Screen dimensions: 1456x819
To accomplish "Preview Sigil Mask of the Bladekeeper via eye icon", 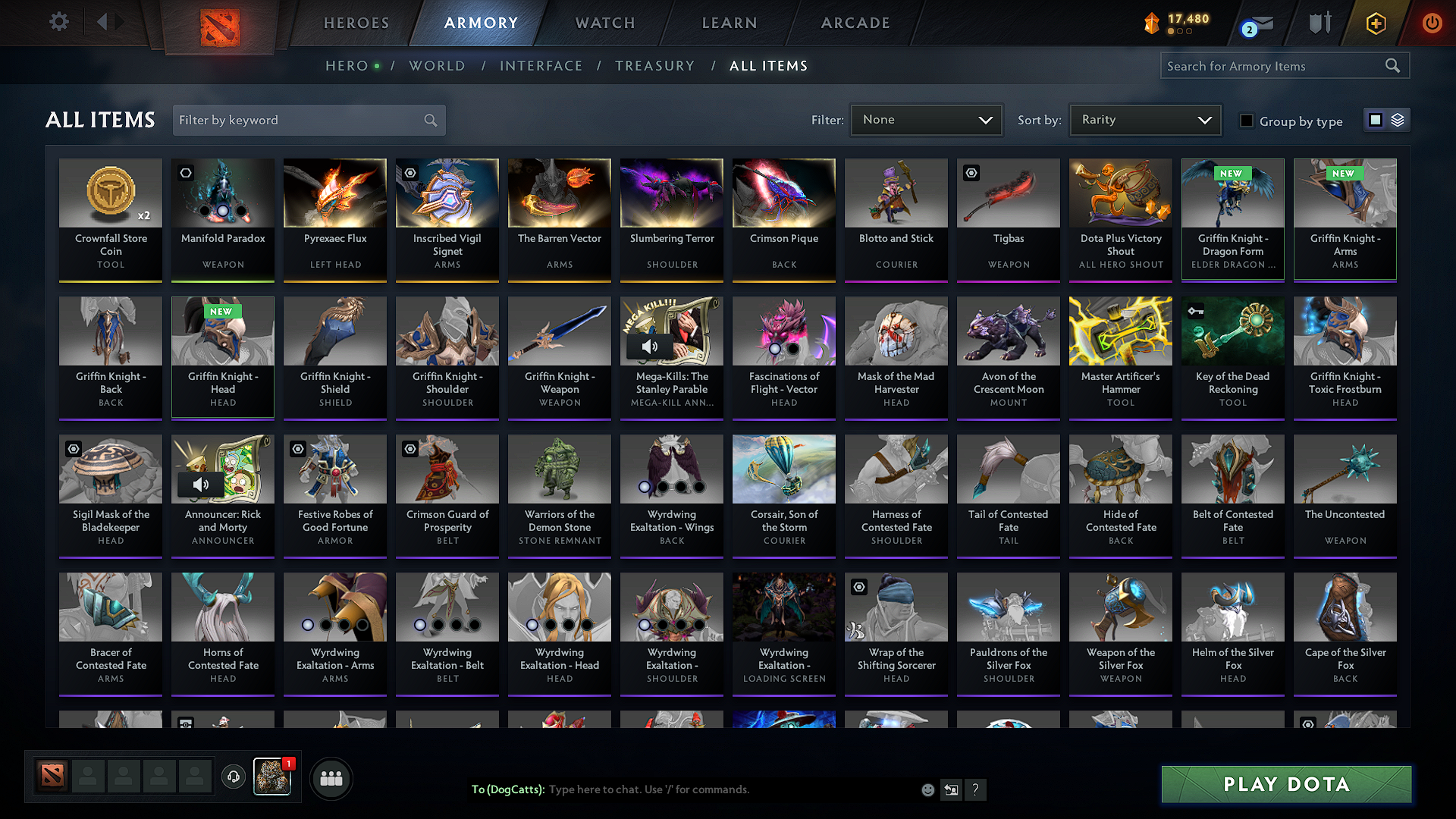I will [x=72, y=448].
